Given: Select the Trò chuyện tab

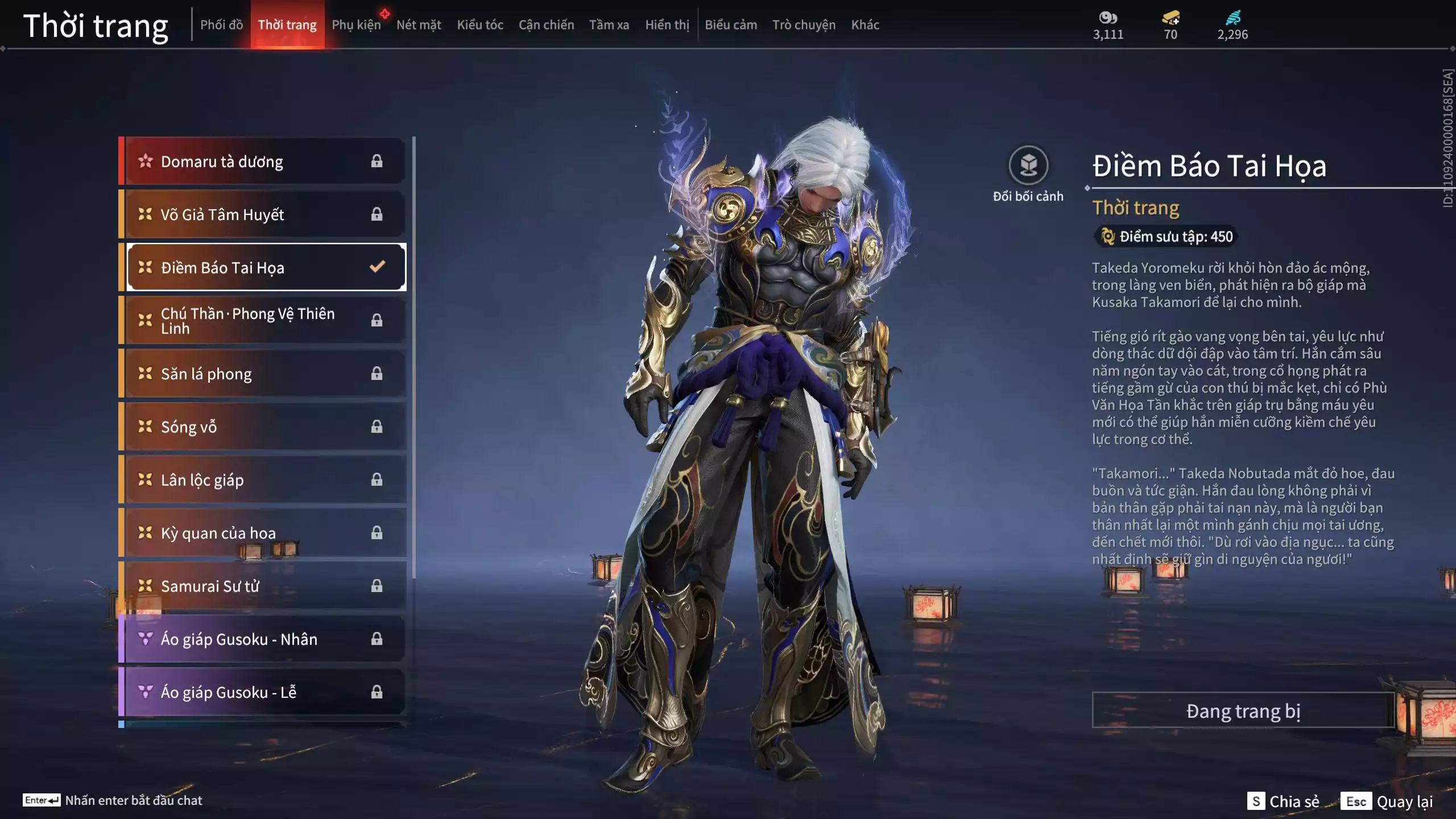Looking at the screenshot, I should tap(804, 24).
